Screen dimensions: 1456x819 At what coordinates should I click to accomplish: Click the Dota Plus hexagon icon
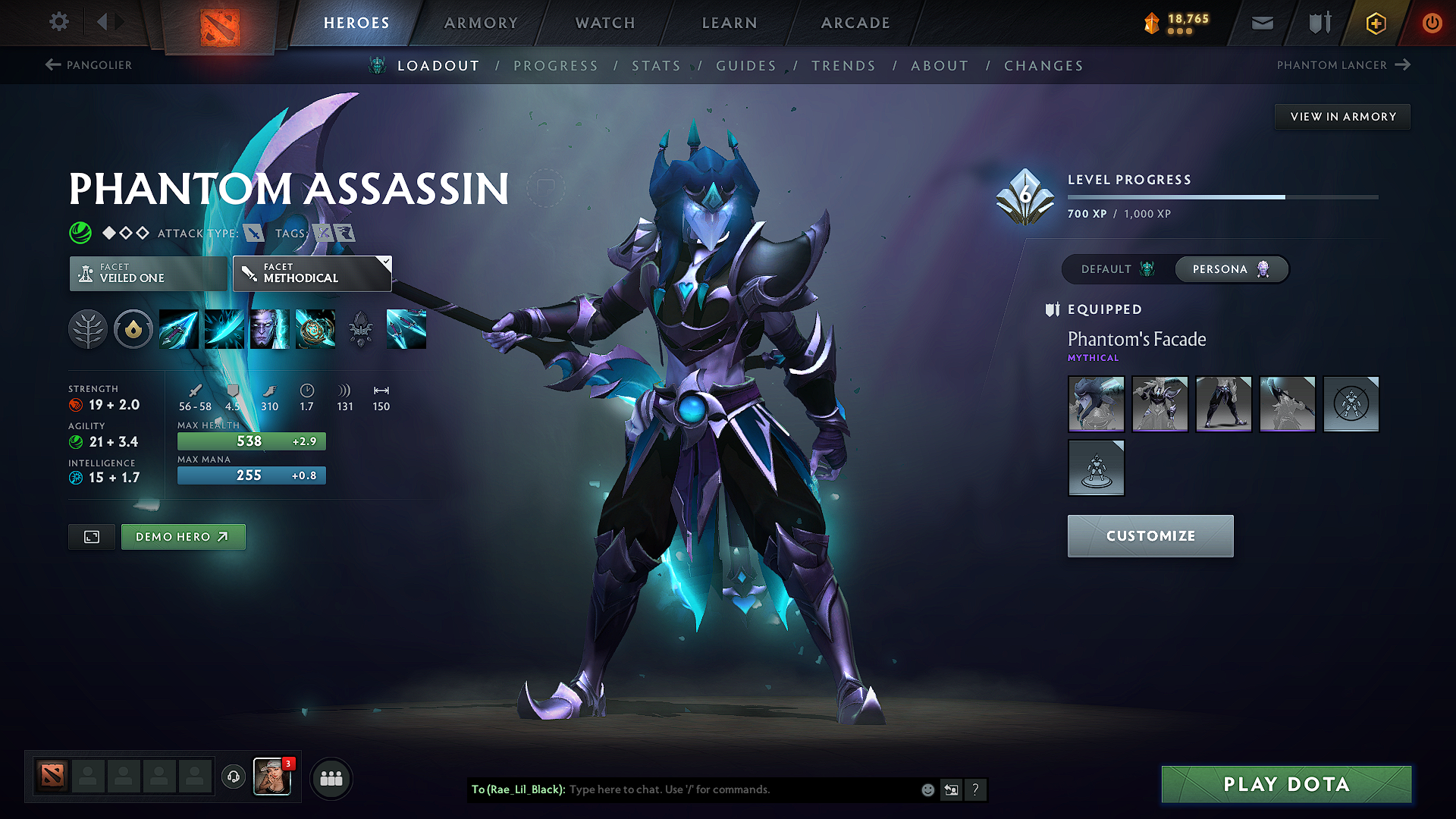pos(1374,22)
